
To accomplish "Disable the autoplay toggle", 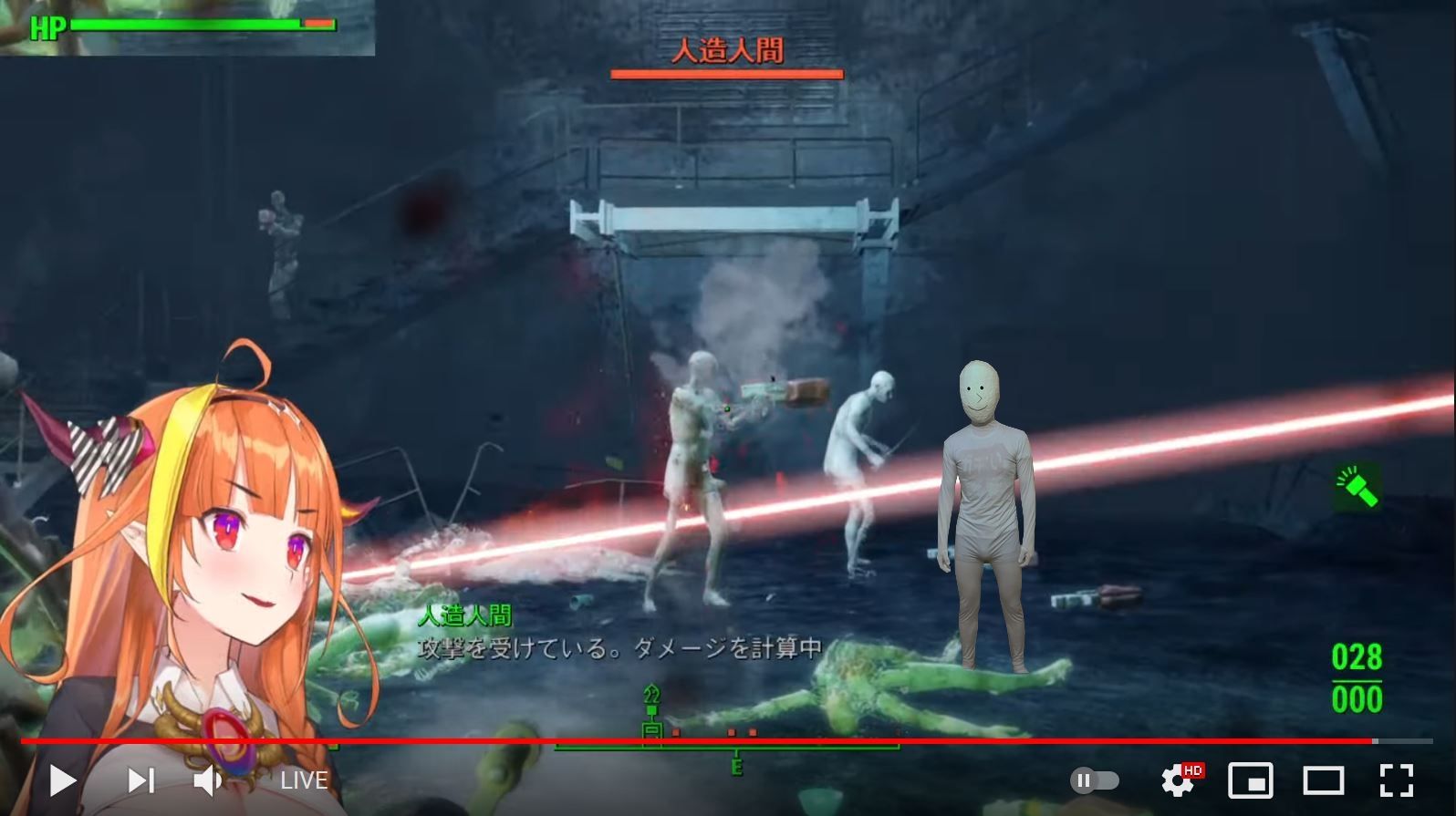I will pyautogui.click(x=1094, y=780).
